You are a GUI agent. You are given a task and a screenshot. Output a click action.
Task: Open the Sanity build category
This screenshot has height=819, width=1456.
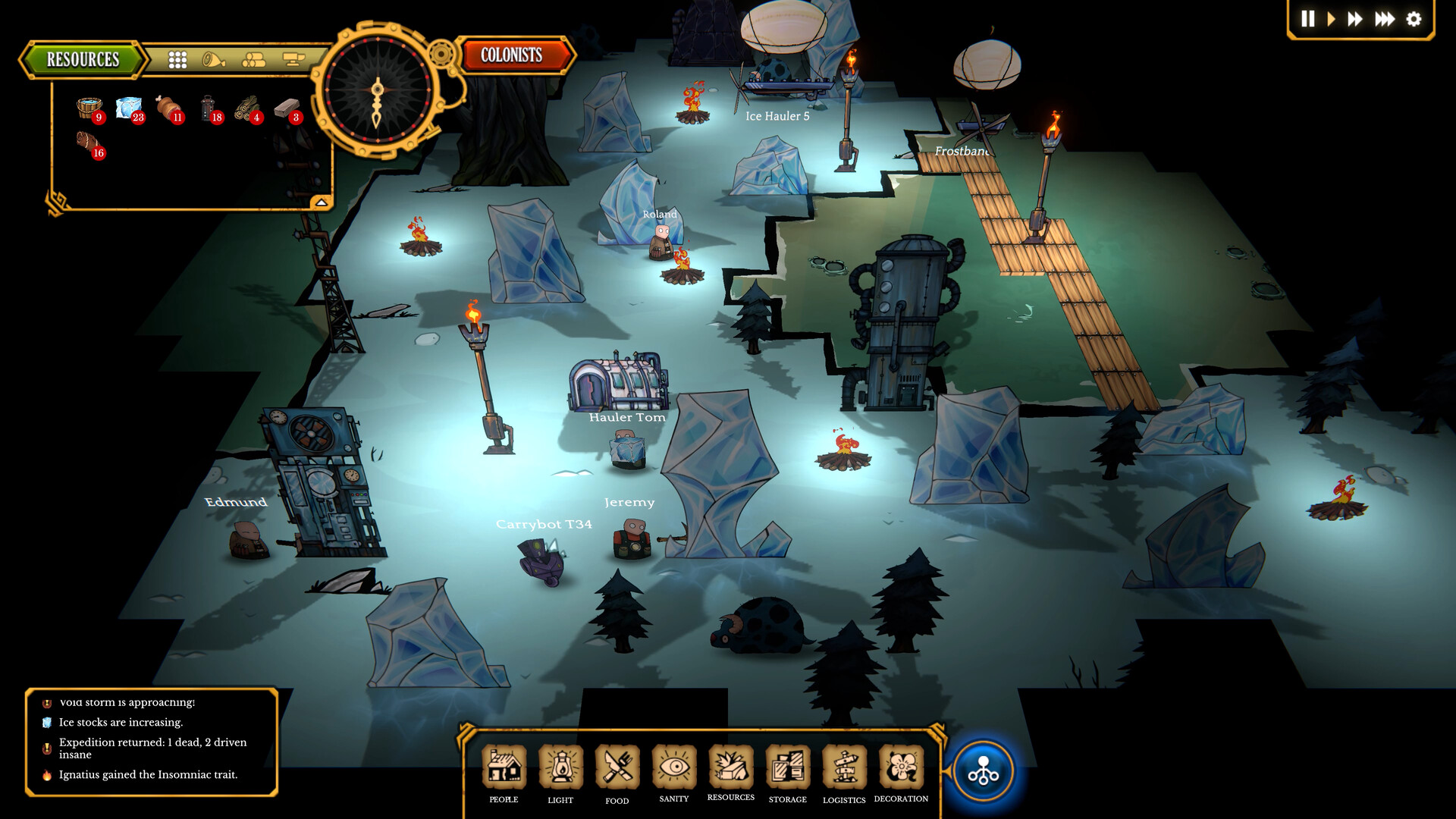pos(674,767)
